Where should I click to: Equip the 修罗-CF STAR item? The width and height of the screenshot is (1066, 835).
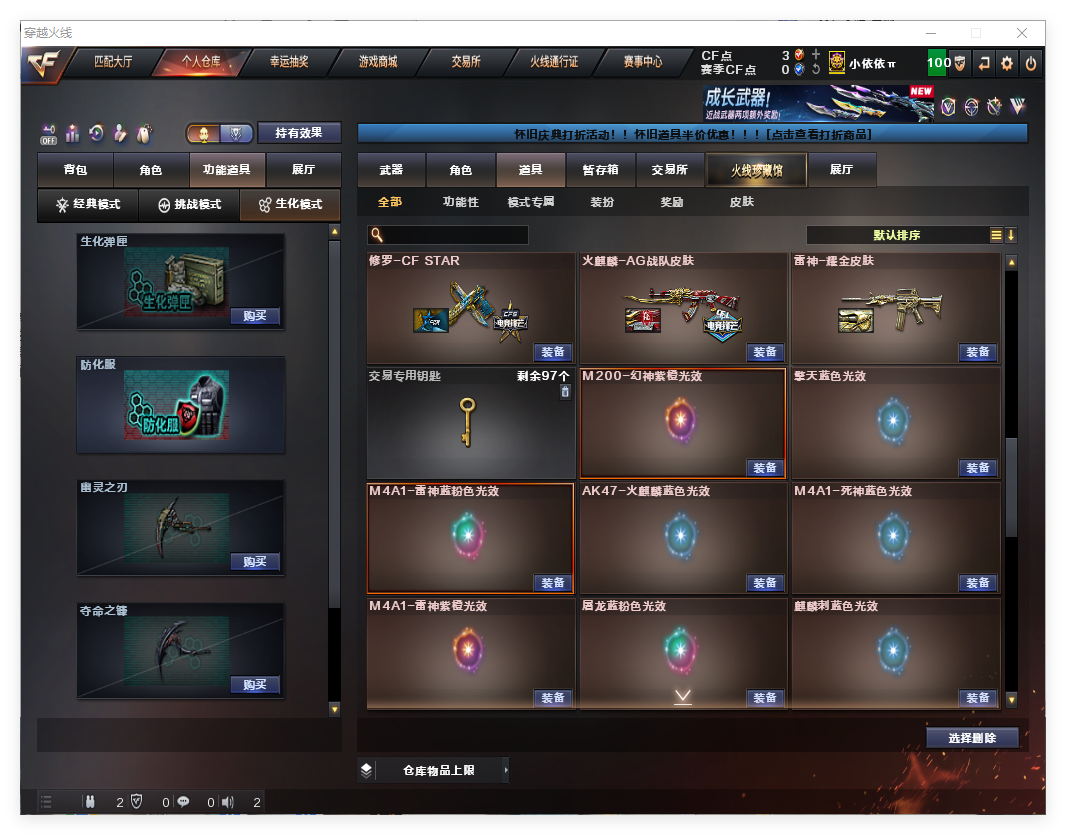[553, 352]
